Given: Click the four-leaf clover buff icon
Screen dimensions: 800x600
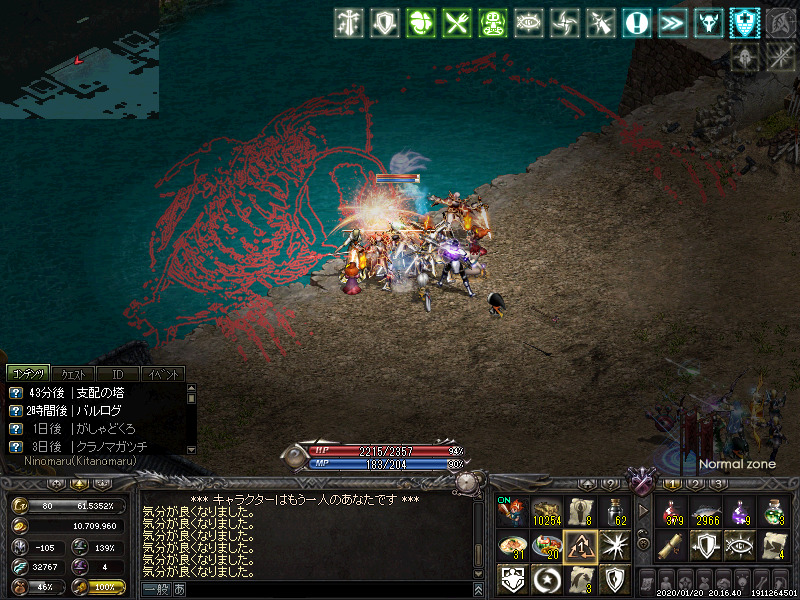Looking at the screenshot, I should (422, 23).
